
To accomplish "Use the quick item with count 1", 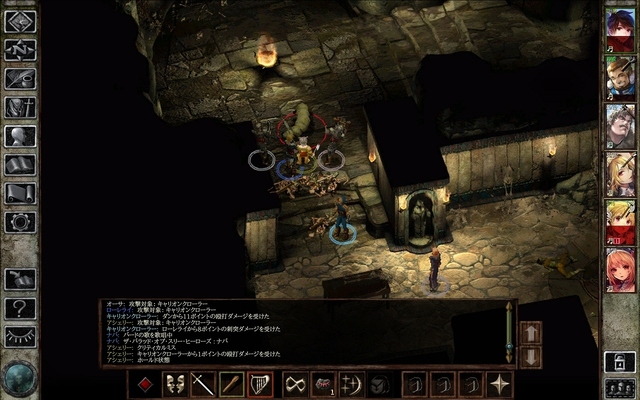I will [x=323, y=384].
